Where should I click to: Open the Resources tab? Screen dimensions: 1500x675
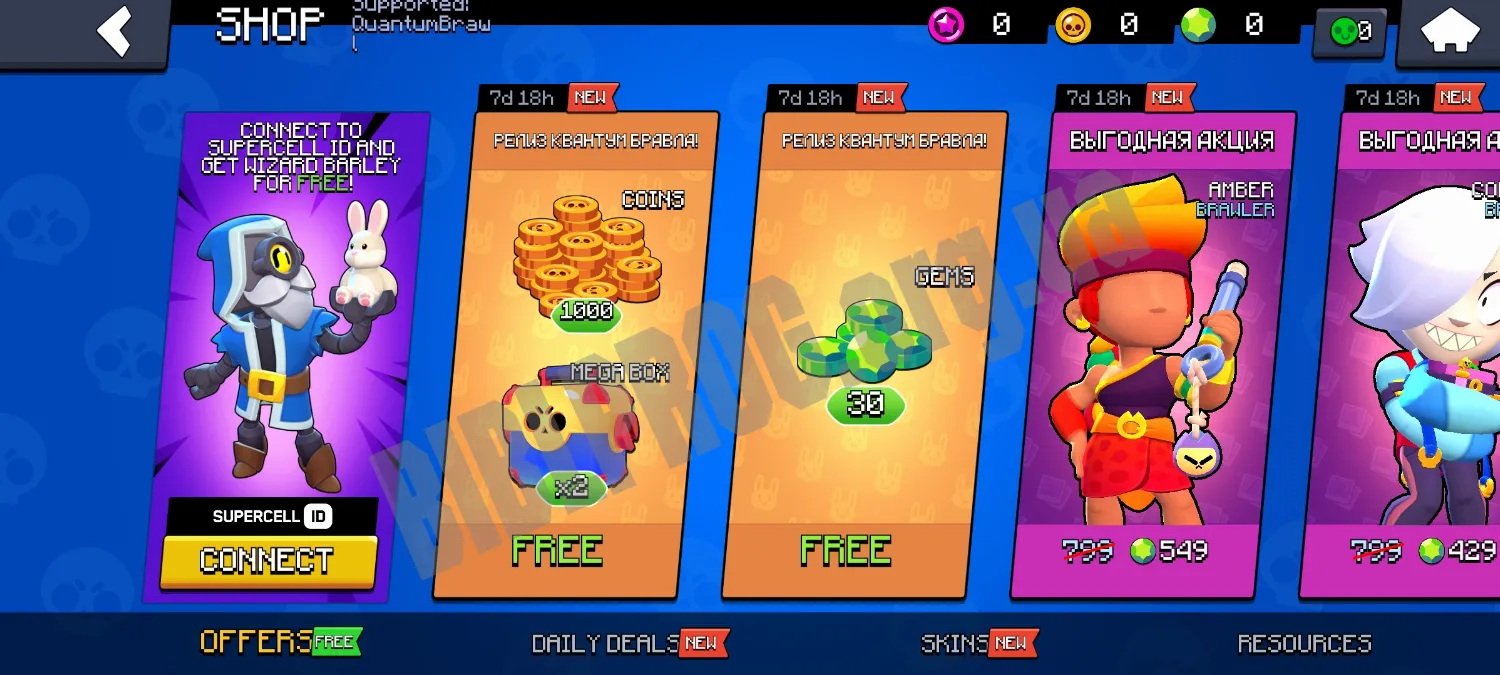[x=1304, y=643]
